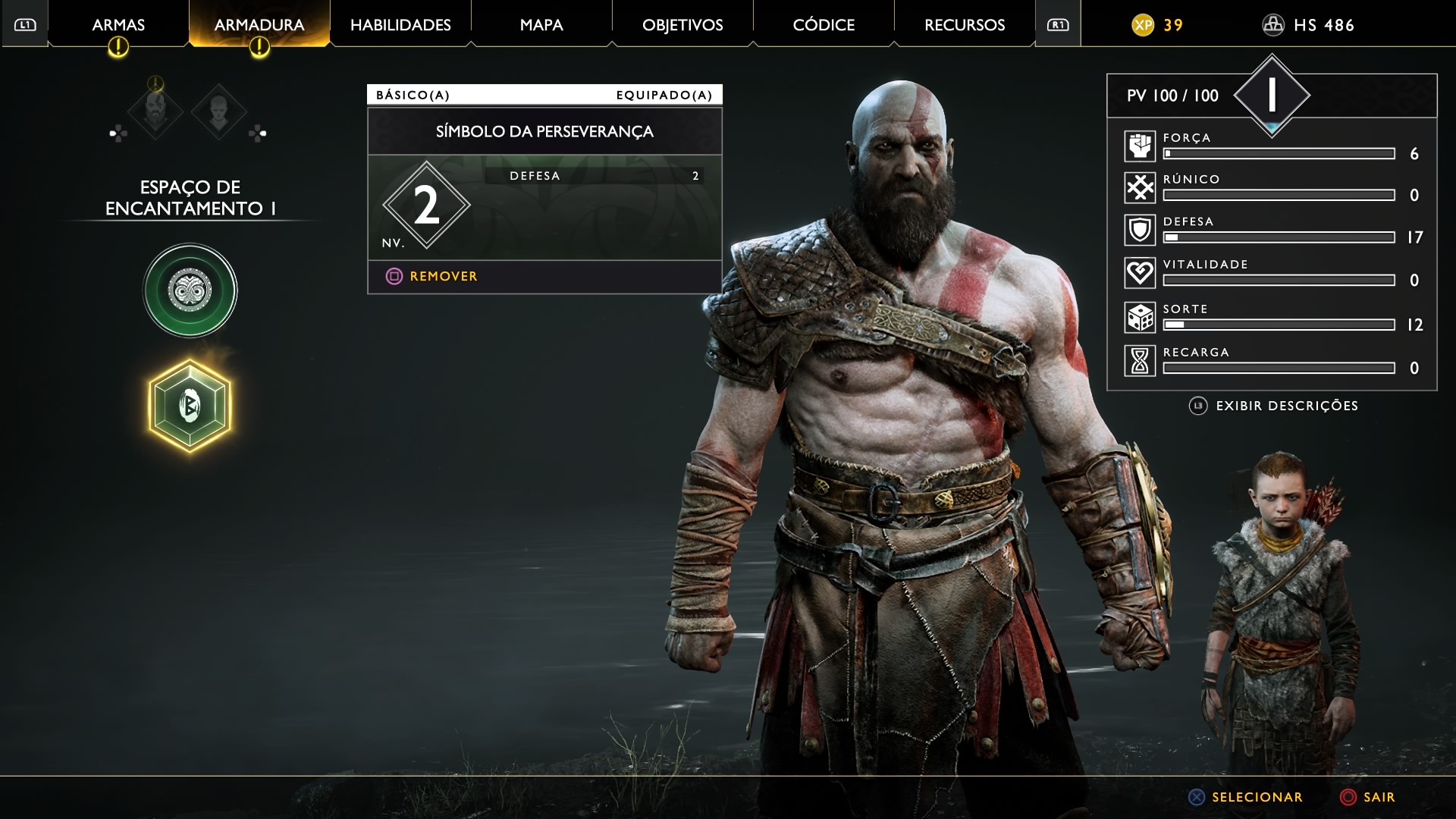Screen dimensions: 1456x819
Task: Choose the glowing hexagonal enchantment slot
Action: coord(190,406)
